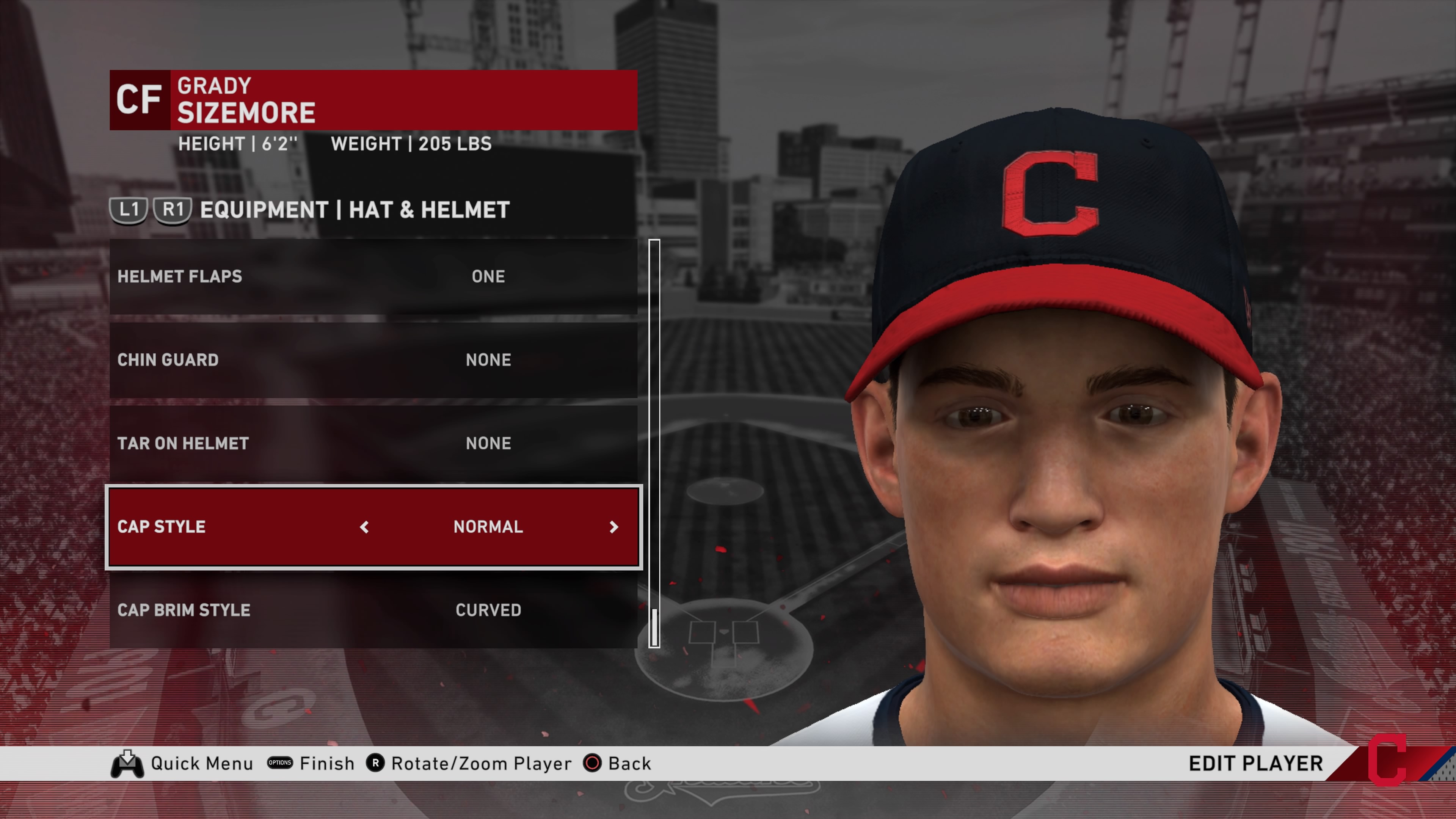Image resolution: width=1456 pixels, height=819 pixels.
Task: Select the Cap Brim Style row
Action: coord(373,610)
